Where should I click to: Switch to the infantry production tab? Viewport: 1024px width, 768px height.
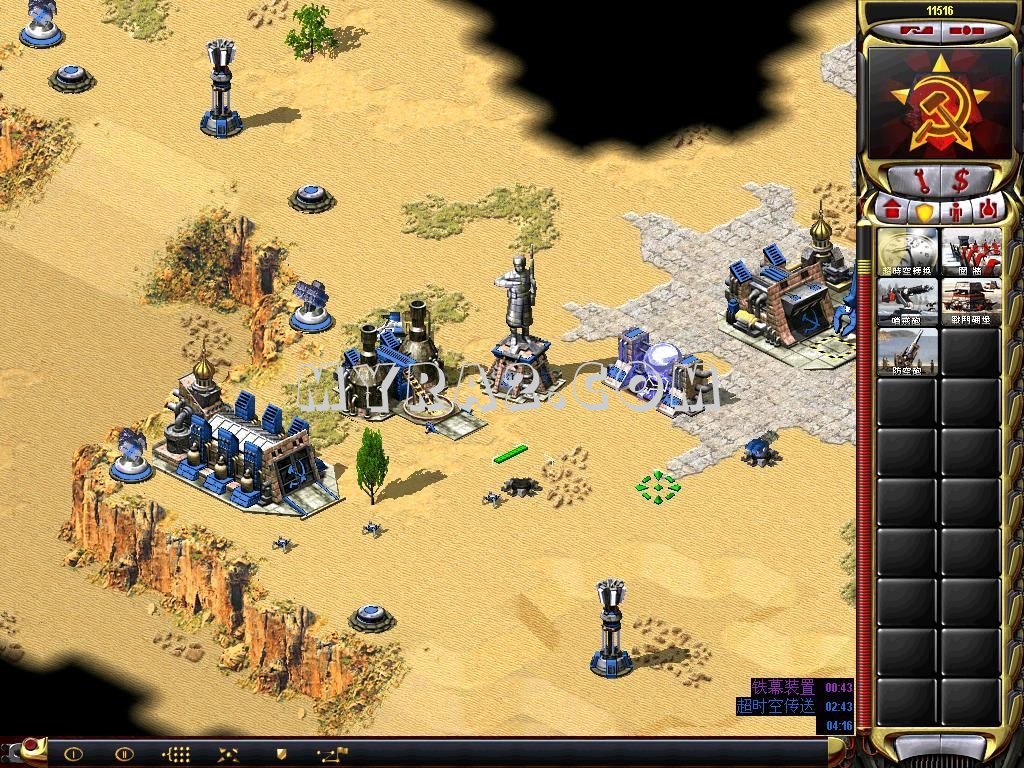tap(957, 211)
